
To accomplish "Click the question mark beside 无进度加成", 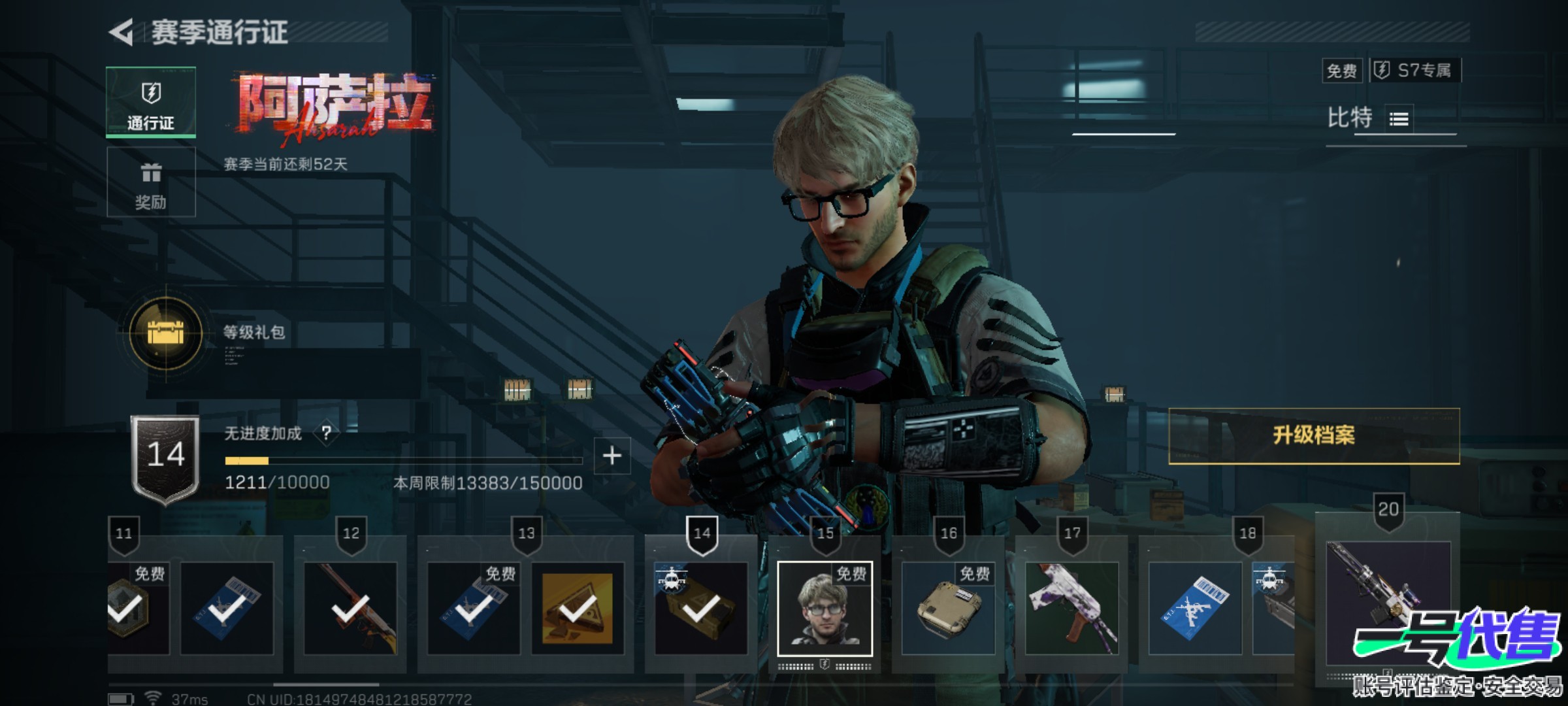I will (326, 433).
